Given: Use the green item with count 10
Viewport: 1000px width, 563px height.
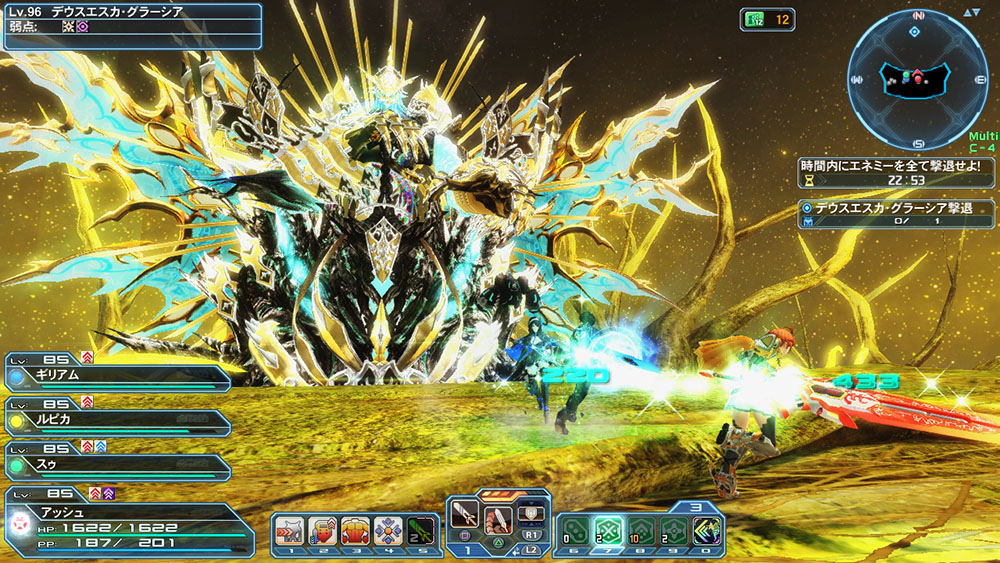Looking at the screenshot, I should 639,531.
